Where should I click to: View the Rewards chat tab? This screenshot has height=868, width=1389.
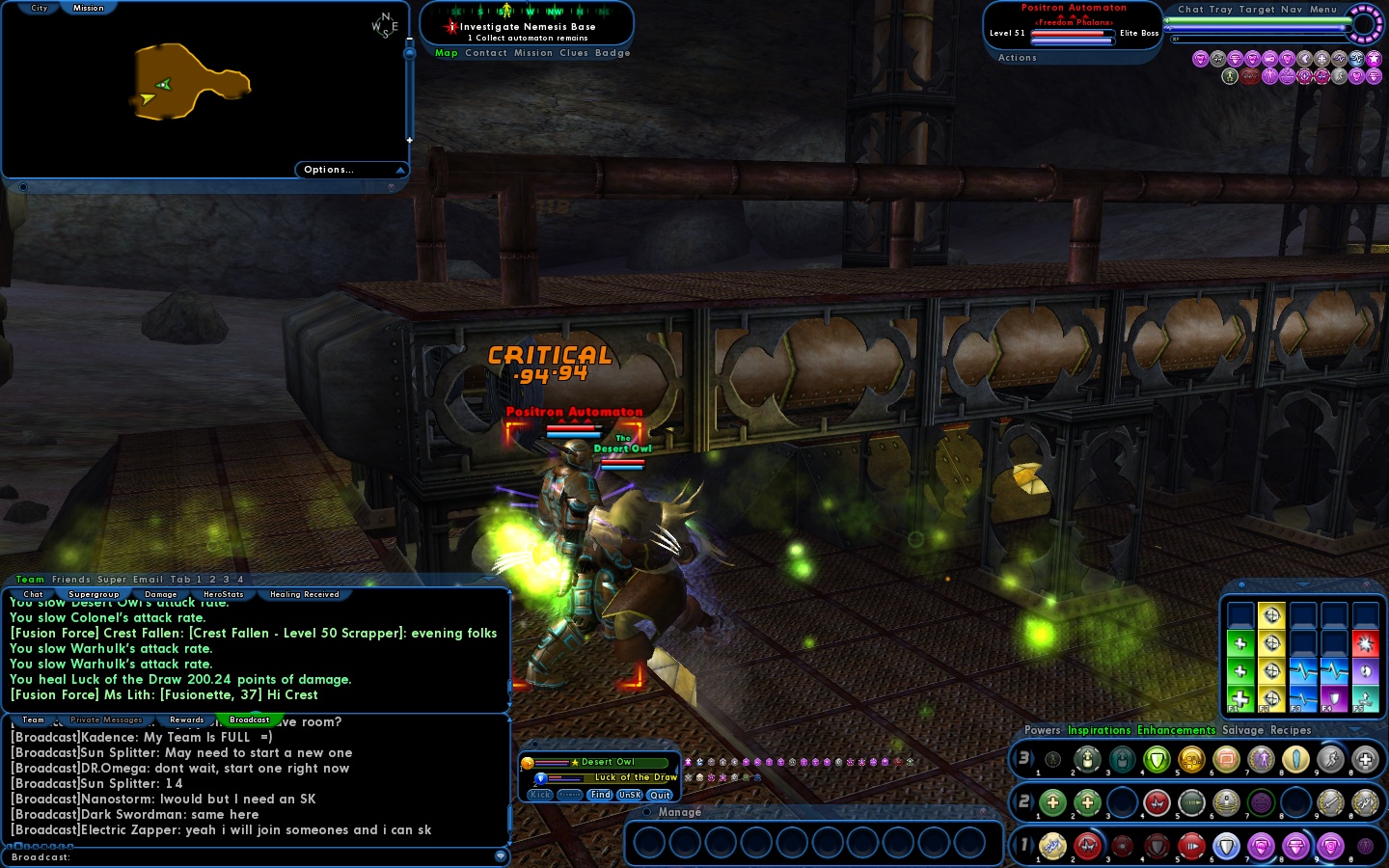187,720
